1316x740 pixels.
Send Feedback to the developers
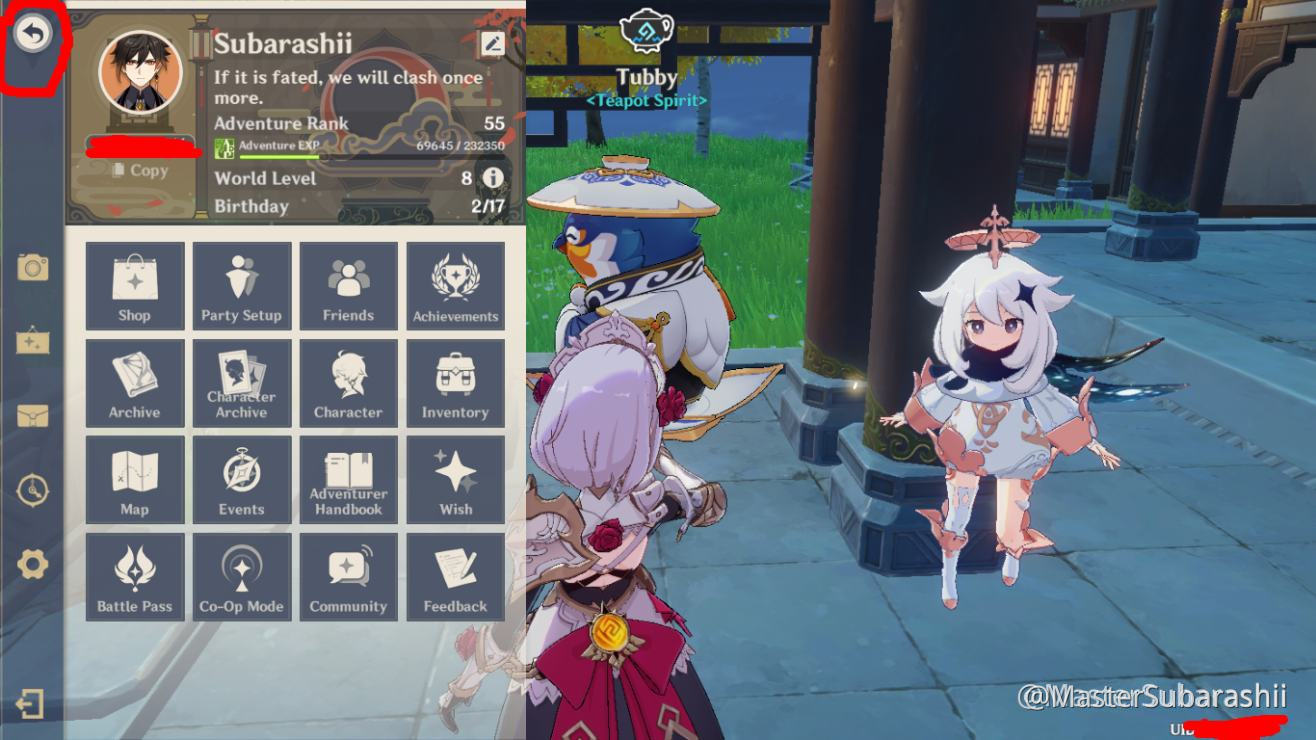click(x=455, y=576)
